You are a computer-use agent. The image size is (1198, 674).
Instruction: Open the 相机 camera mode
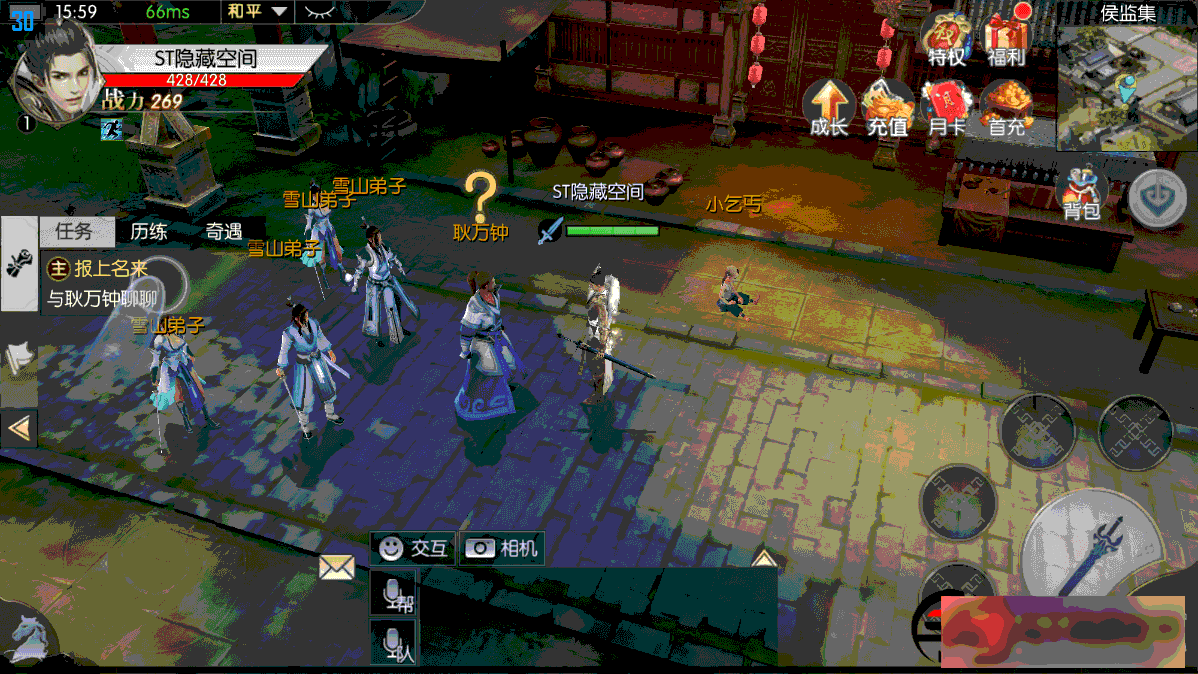[x=502, y=548]
